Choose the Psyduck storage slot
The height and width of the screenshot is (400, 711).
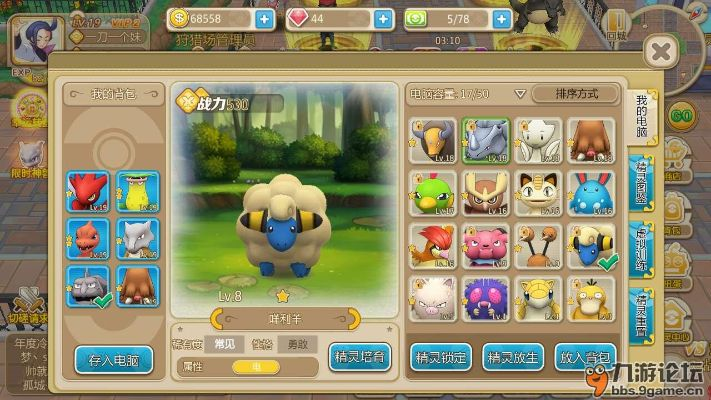pos(590,298)
